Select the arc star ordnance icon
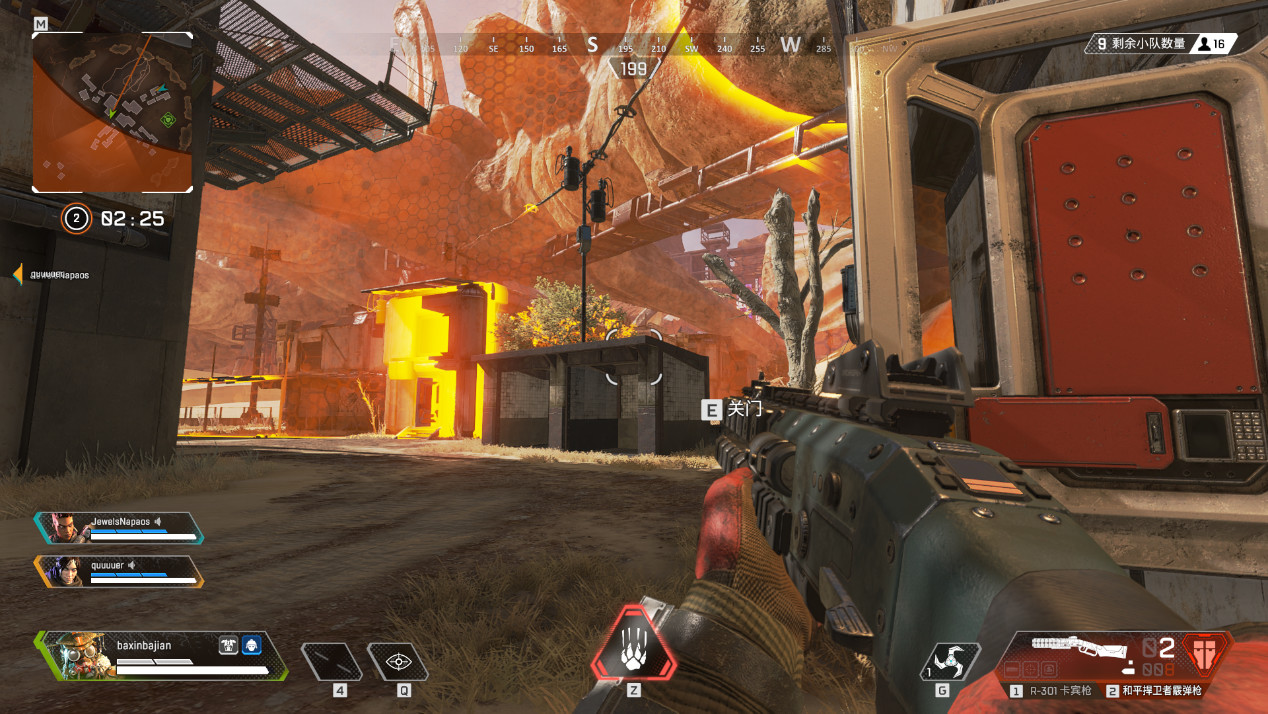 click(x=942, y=660)
